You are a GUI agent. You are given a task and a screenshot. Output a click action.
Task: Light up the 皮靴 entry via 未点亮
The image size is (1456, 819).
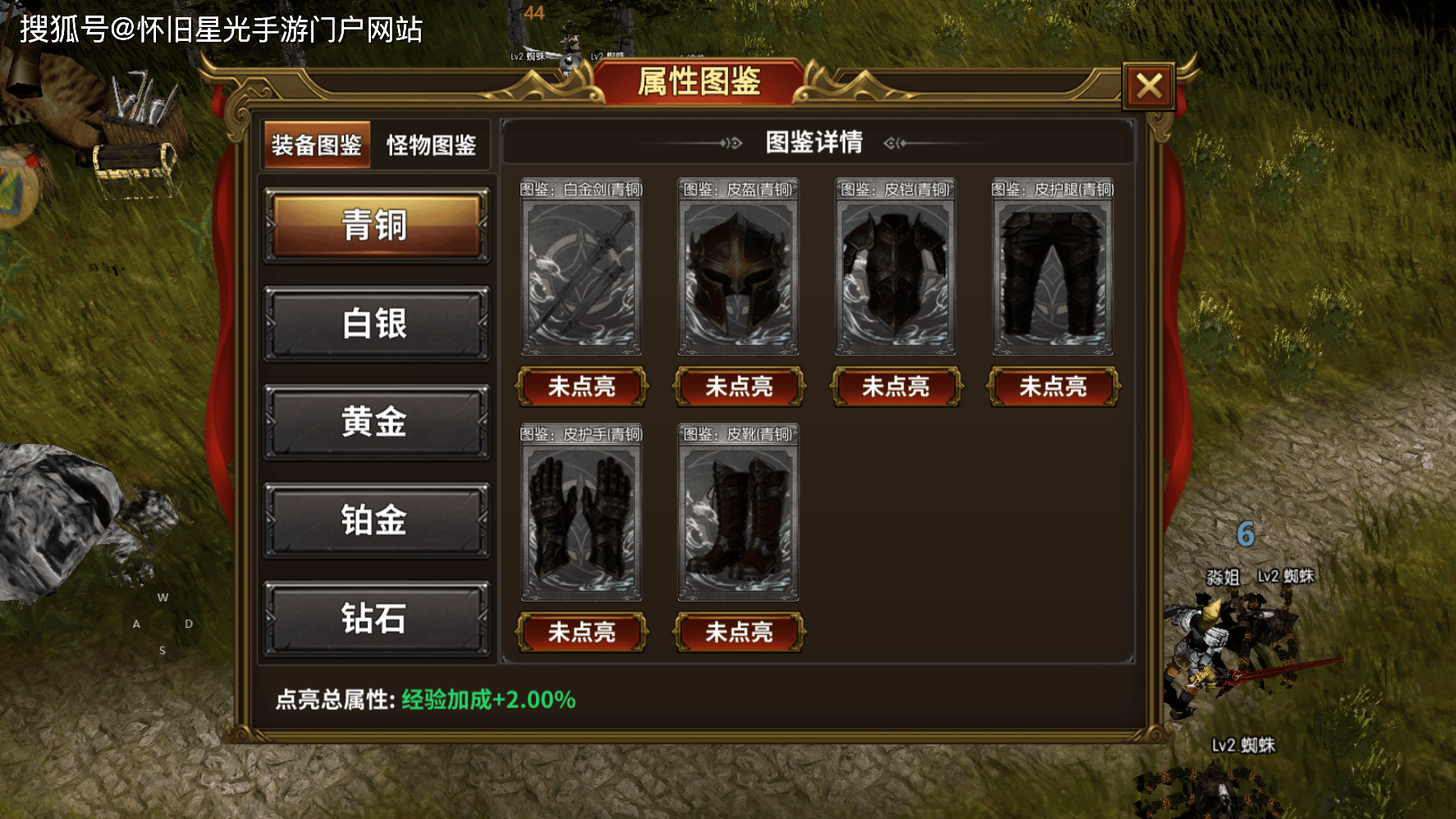[737, 633]
